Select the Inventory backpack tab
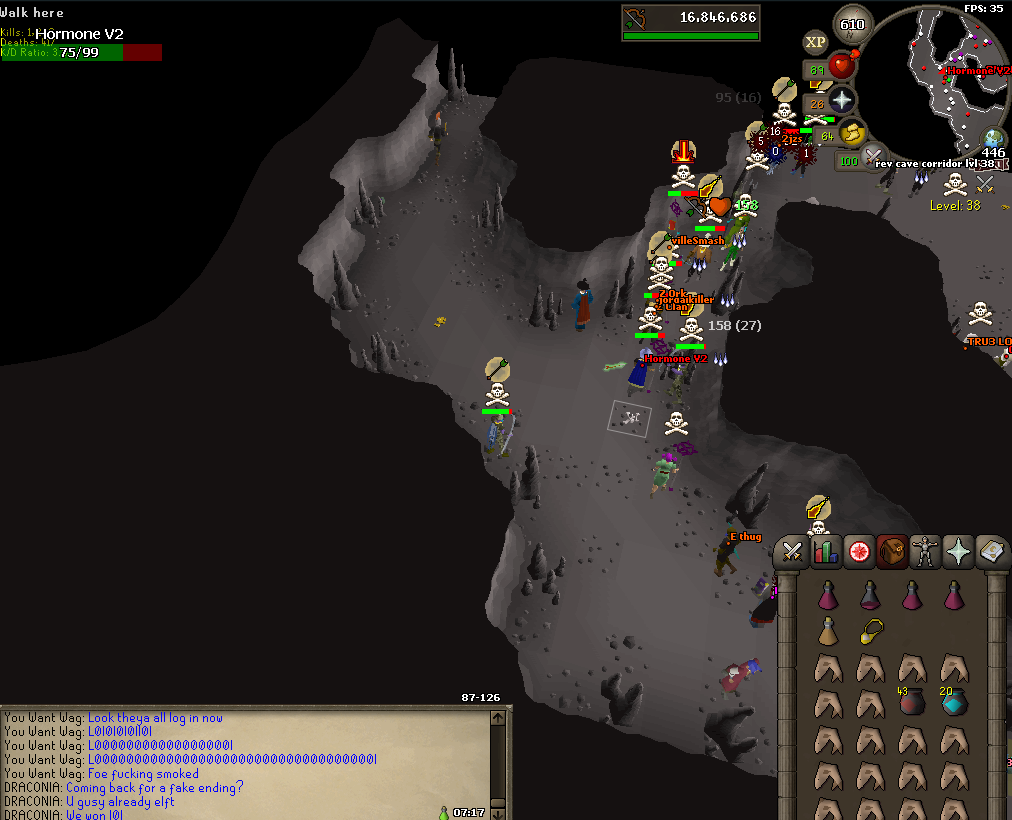This screenshot has height=820, width=1012. [x=892, y=551]
